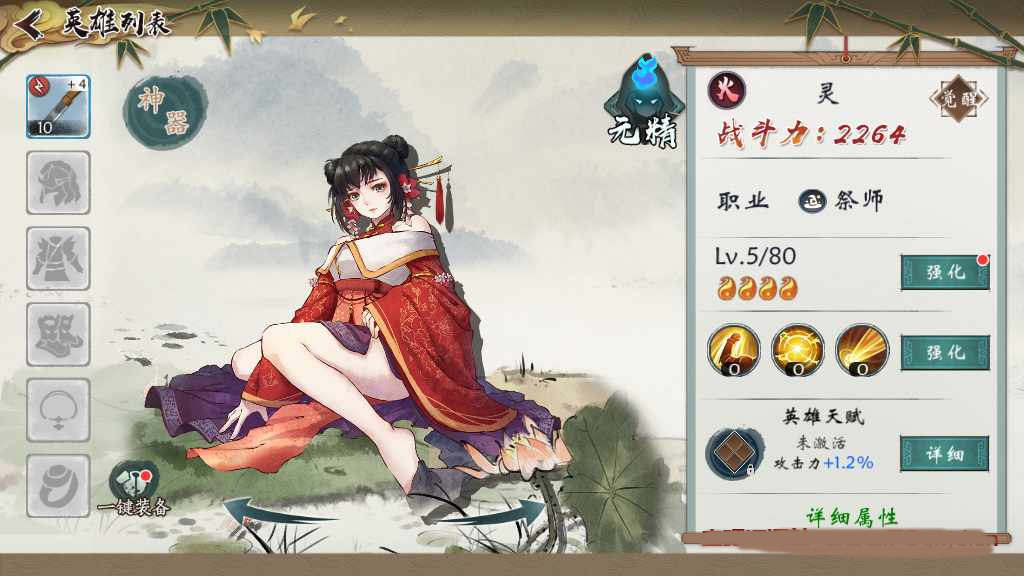Tap the fire element icon
The height and width of the screenshot is (576, 1024).
[x=727, y=91]
